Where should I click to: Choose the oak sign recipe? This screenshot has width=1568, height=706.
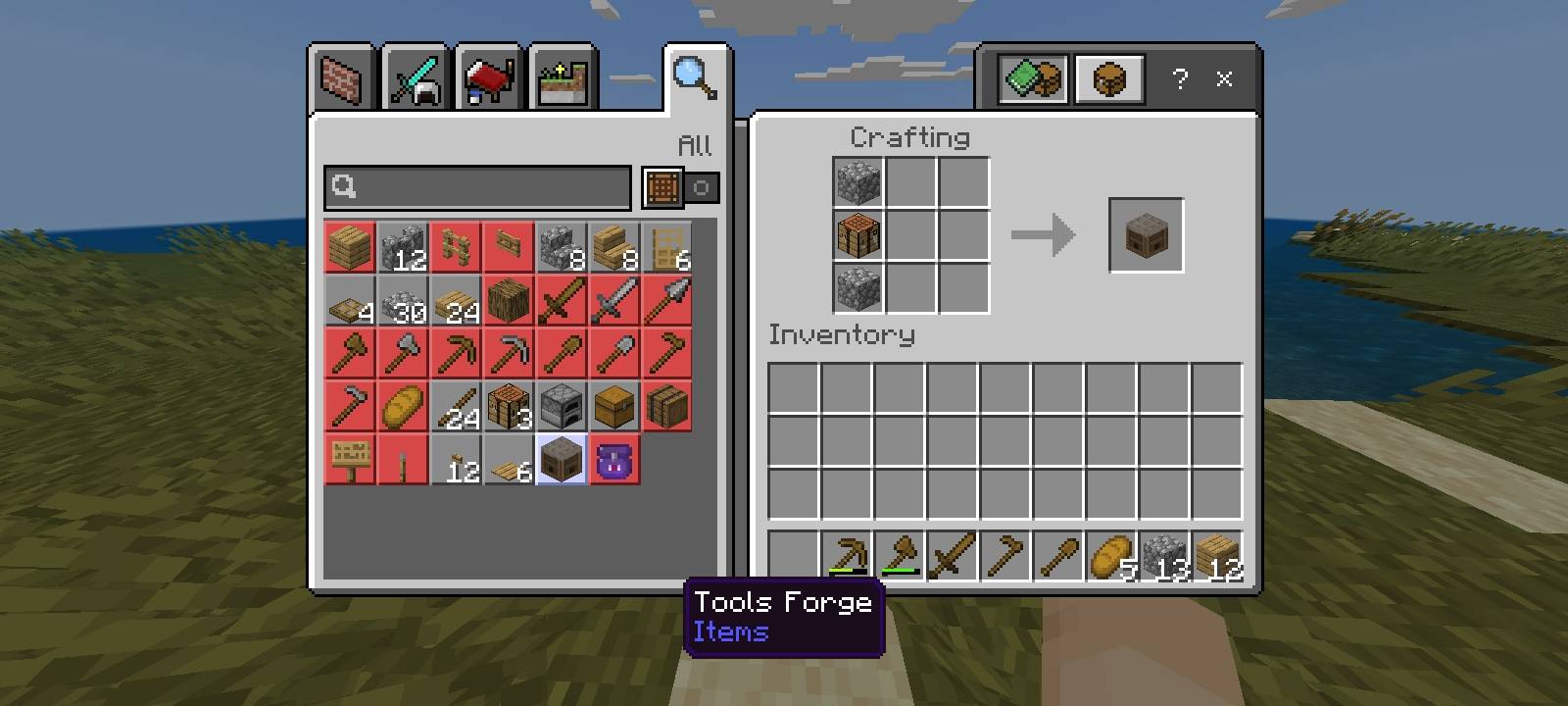350,459
